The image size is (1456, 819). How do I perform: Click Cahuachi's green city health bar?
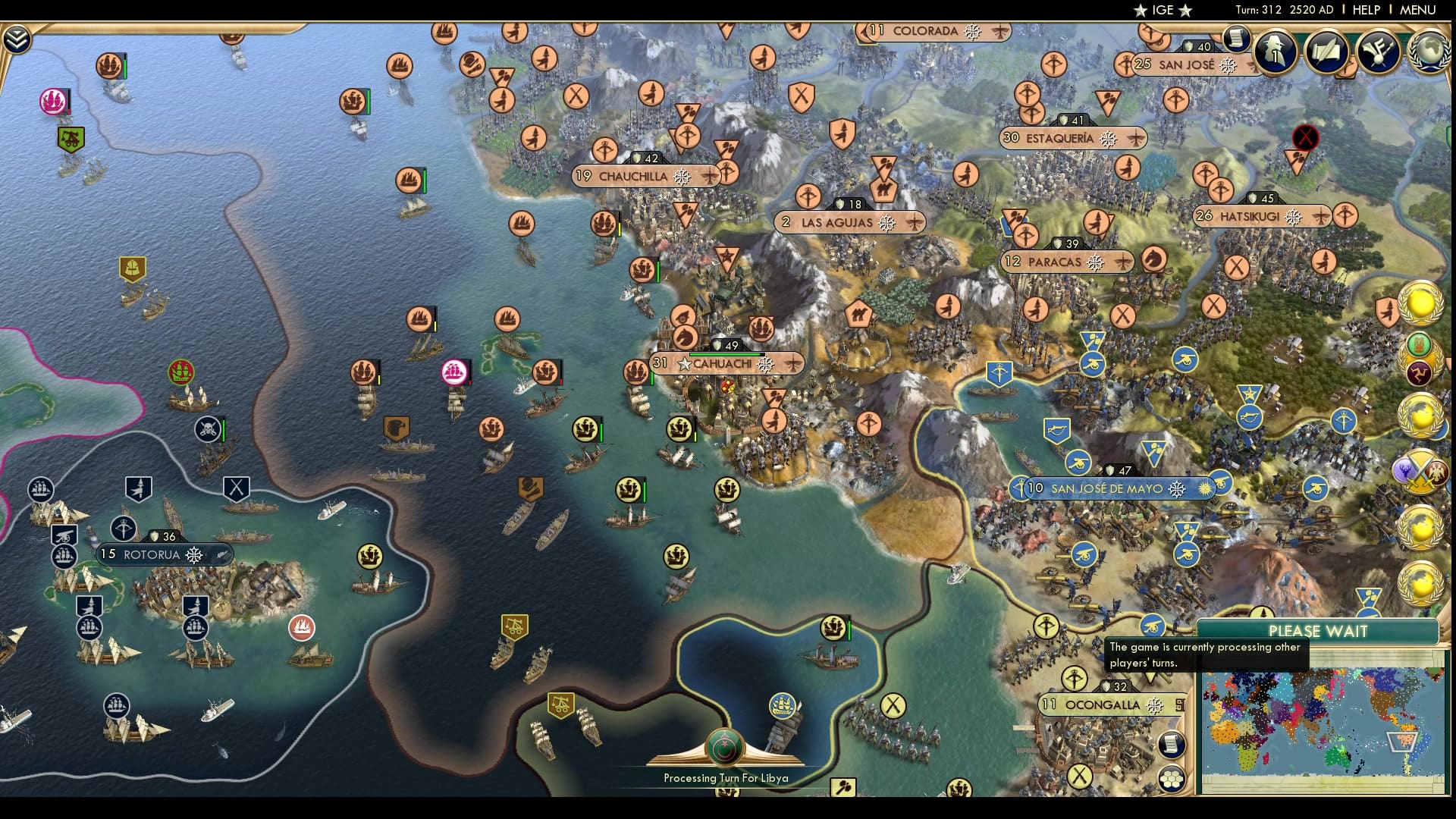tap(726, 353)
